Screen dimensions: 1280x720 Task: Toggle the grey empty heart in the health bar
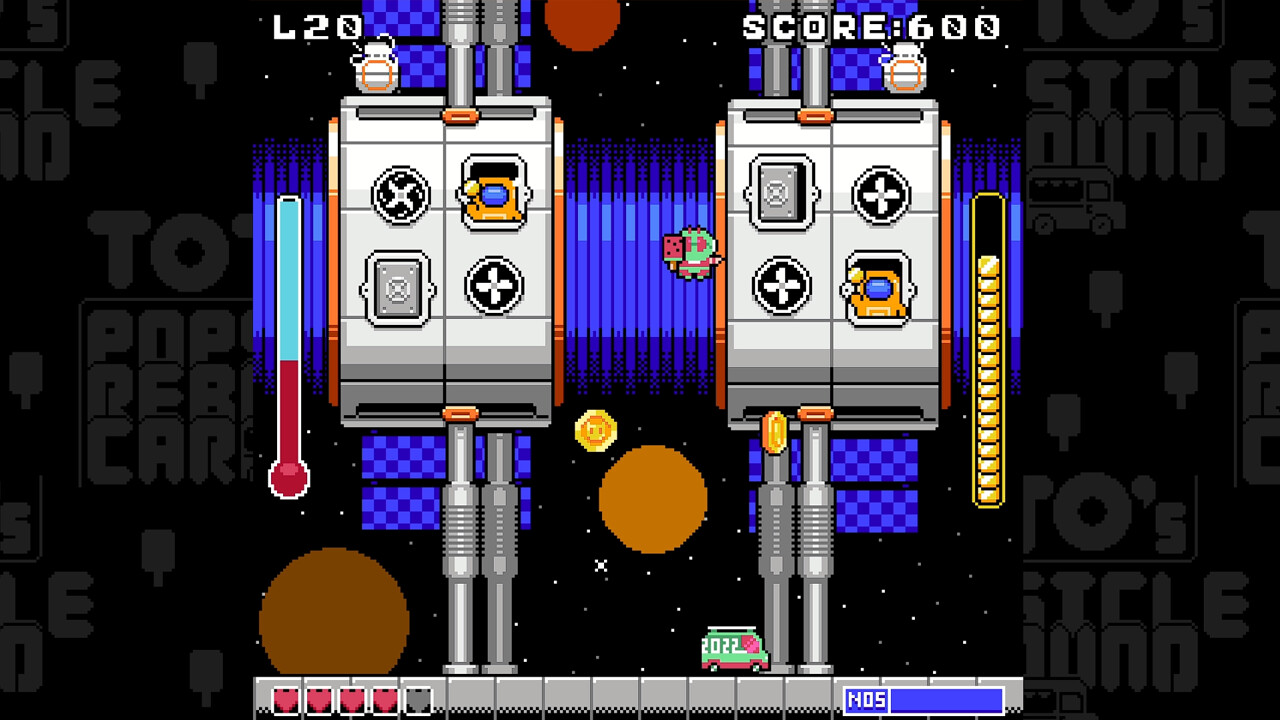click(x=418, y=702)
